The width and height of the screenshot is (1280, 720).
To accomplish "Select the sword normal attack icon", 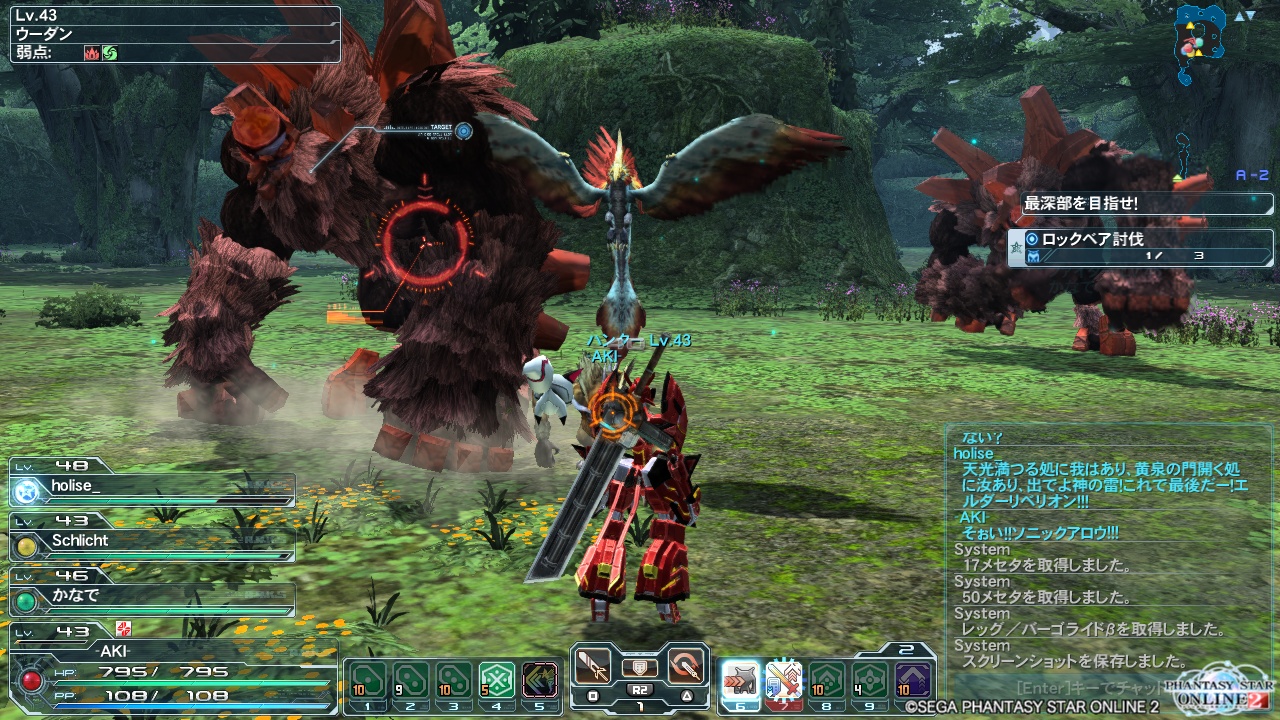I will [x=592, y=667].
